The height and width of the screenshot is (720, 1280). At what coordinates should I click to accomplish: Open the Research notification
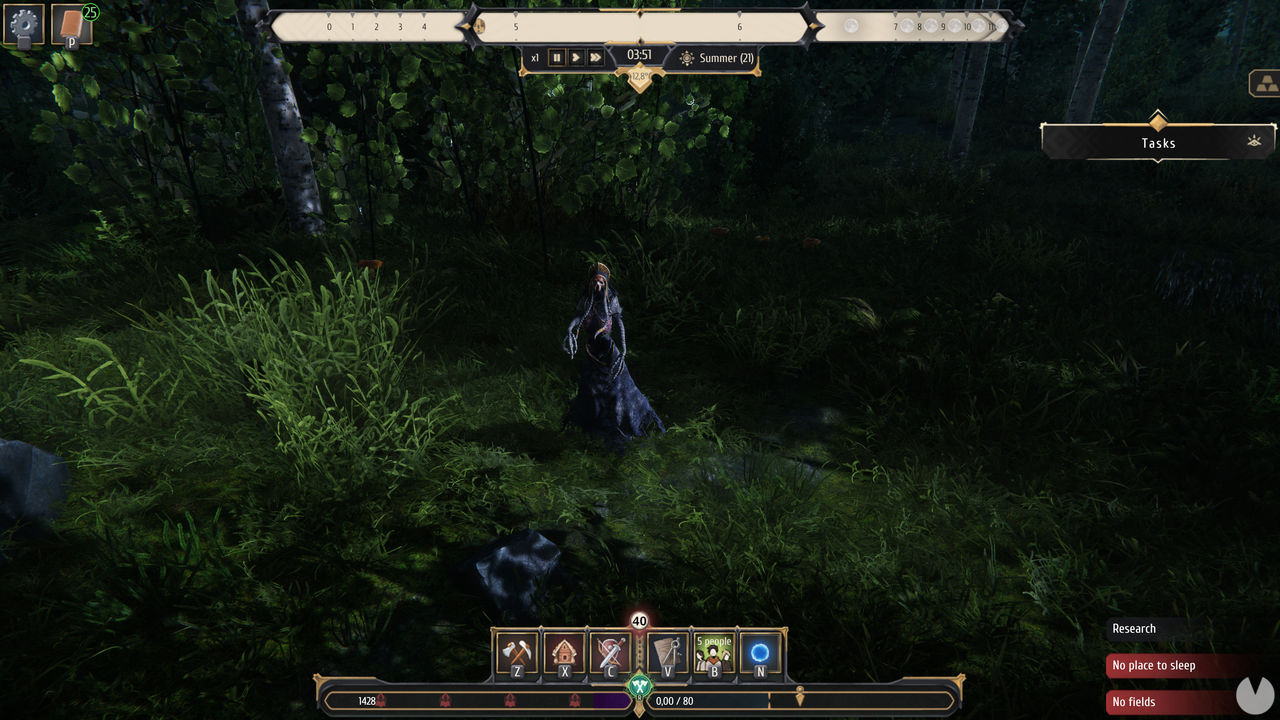(x=1134, y=629)
